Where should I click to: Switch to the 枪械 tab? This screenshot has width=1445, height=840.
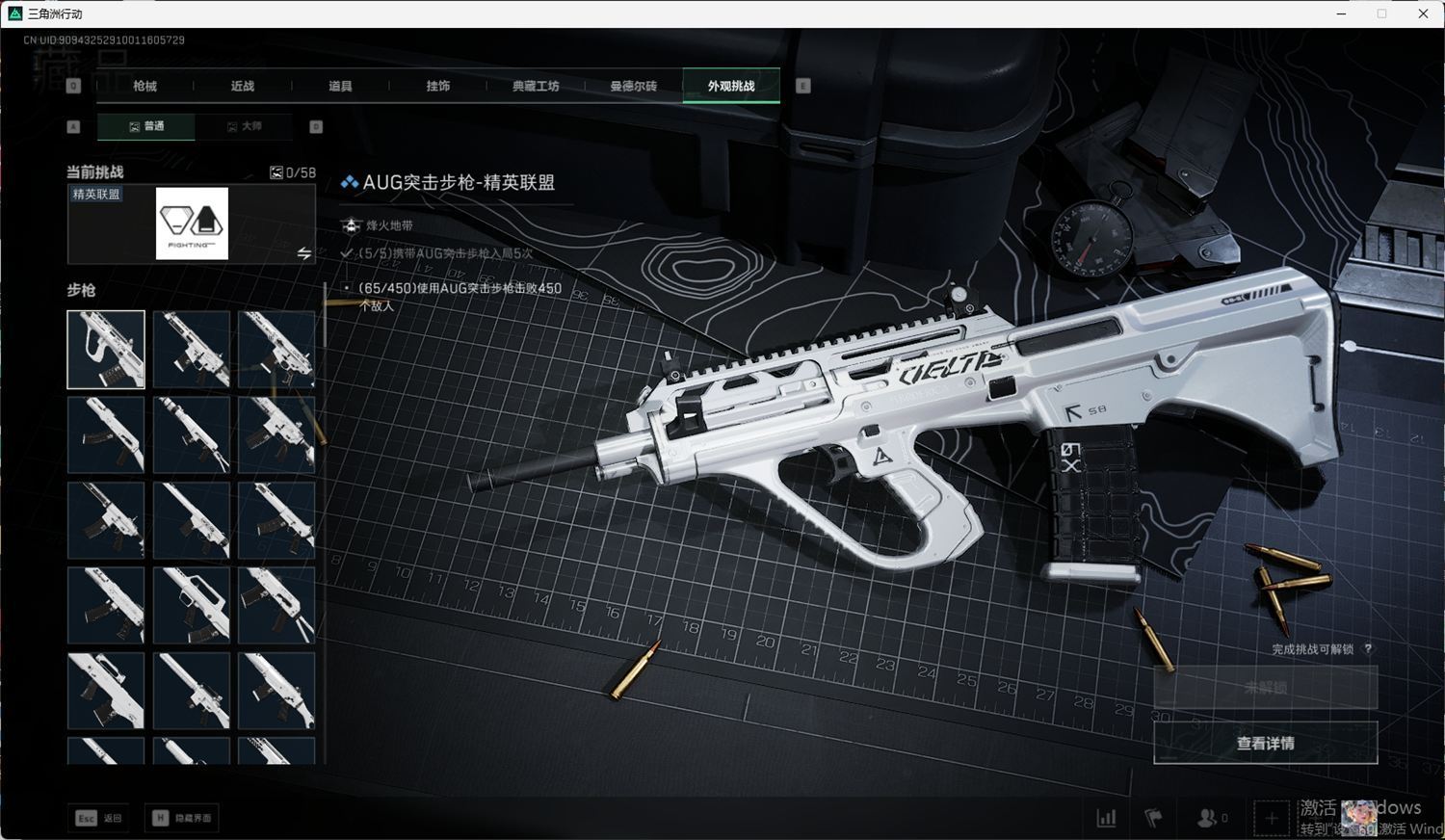pos(144,86)
